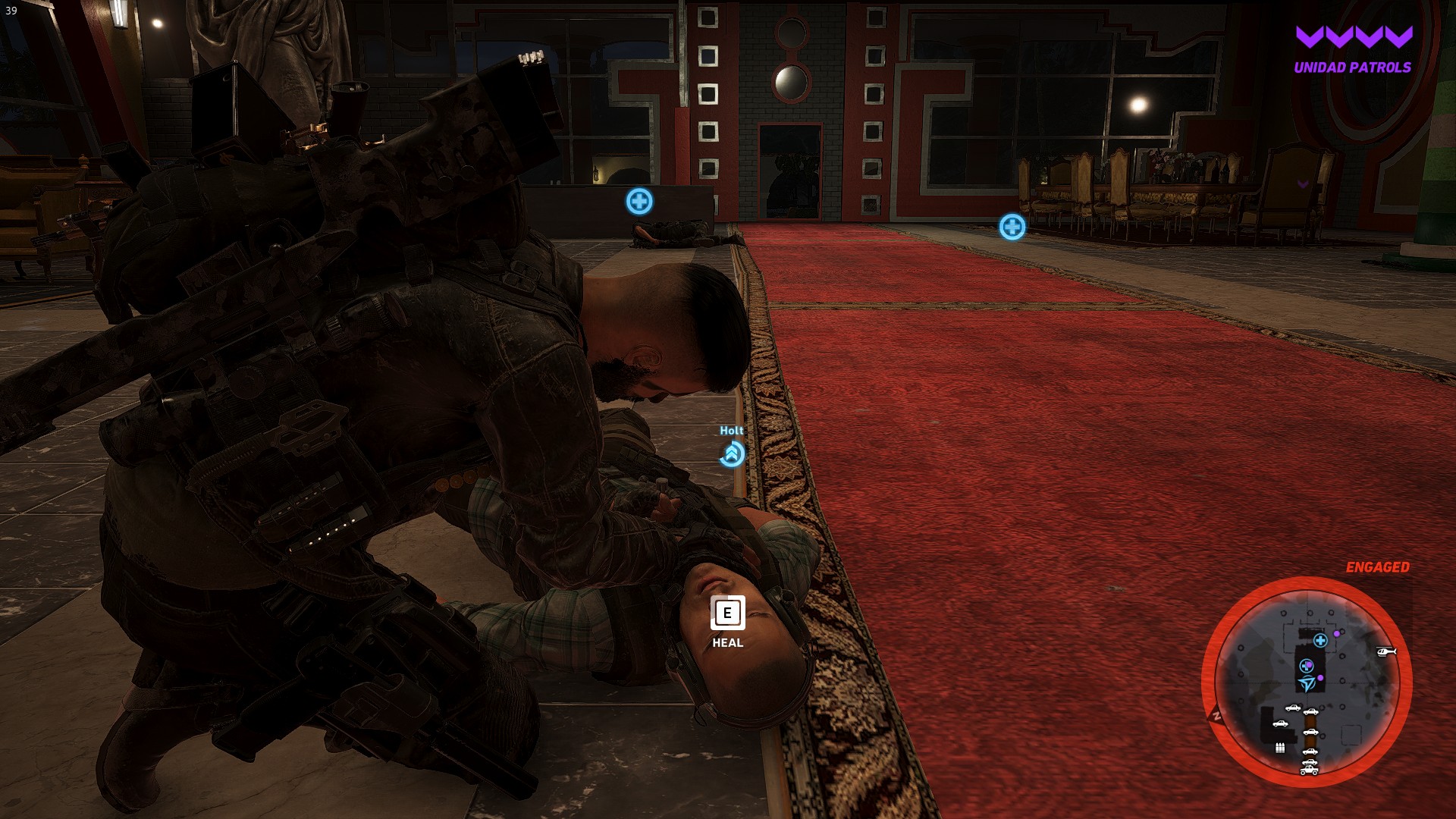Viewport: 1456px width, 819px height.
Task: Click the medkit cross icon inside the minimap
Action: point(1320,642)
